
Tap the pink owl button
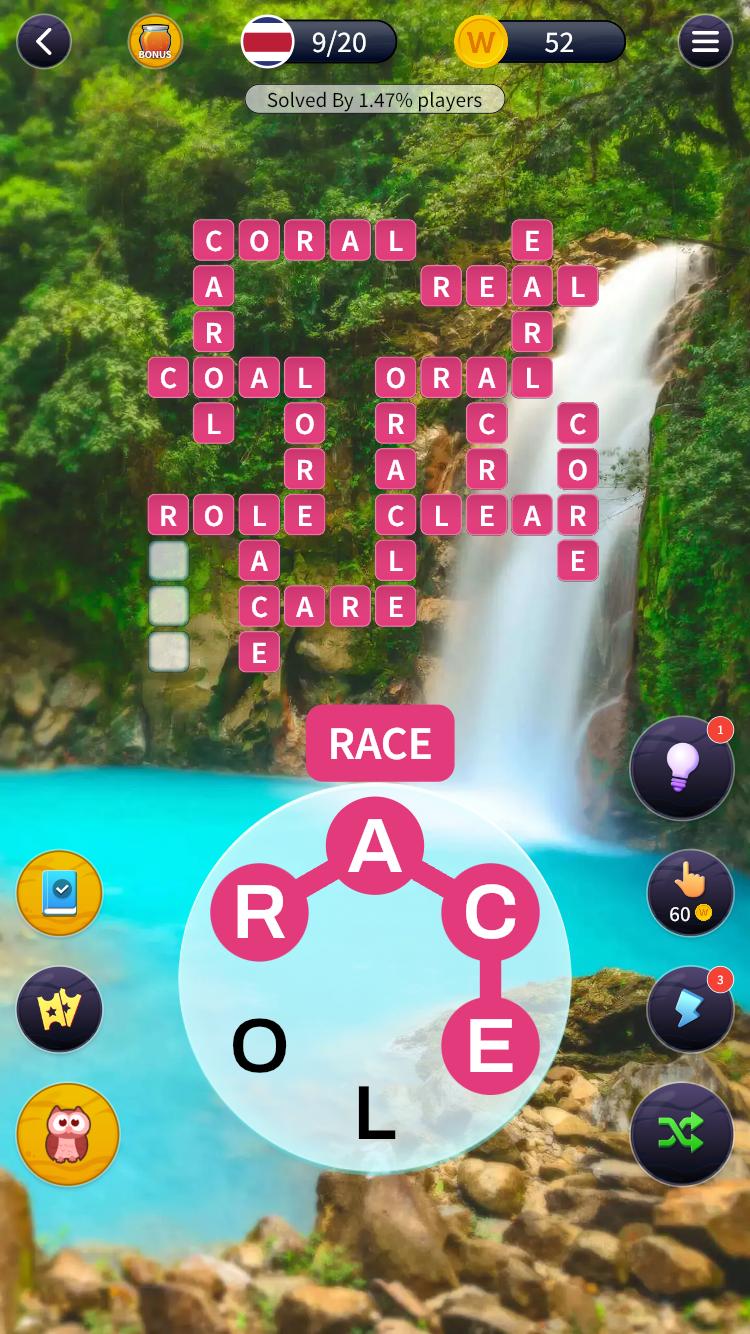point(68,1134)
